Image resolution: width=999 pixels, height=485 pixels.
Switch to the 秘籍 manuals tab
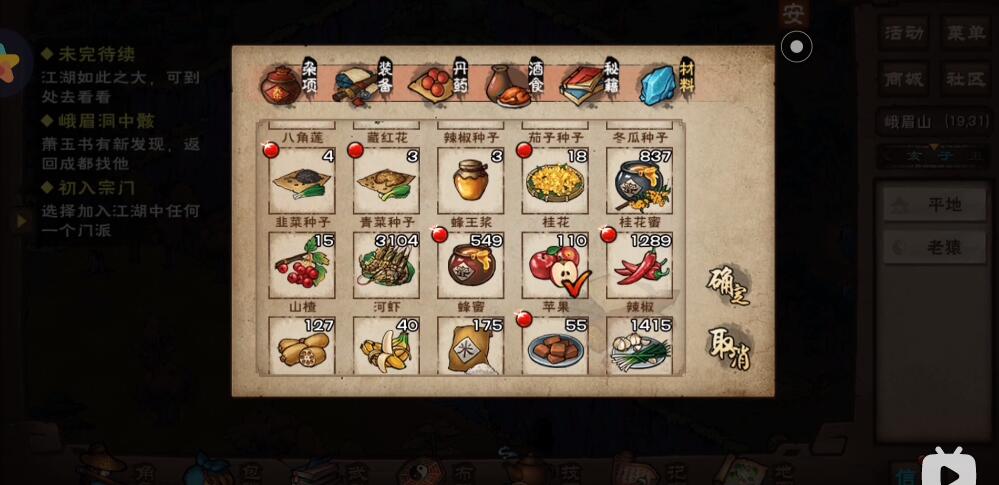pos(592,84)
